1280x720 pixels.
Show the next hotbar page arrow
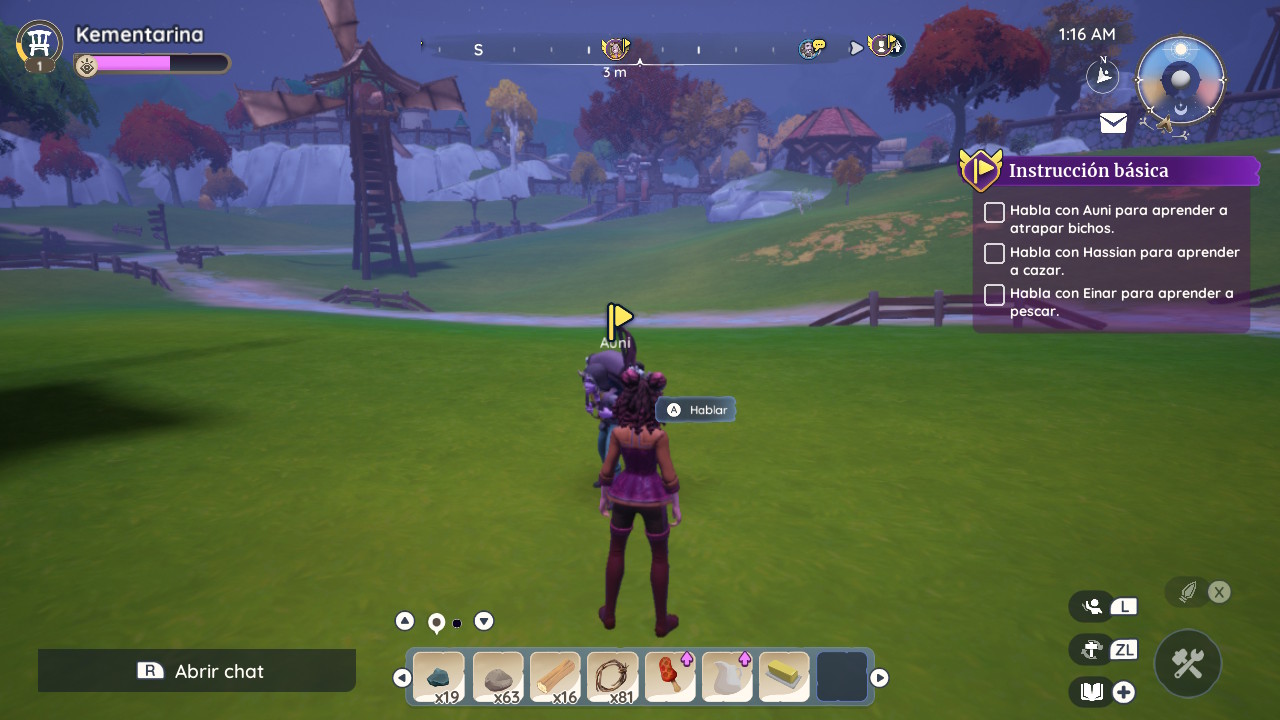(x=879, y=678)
